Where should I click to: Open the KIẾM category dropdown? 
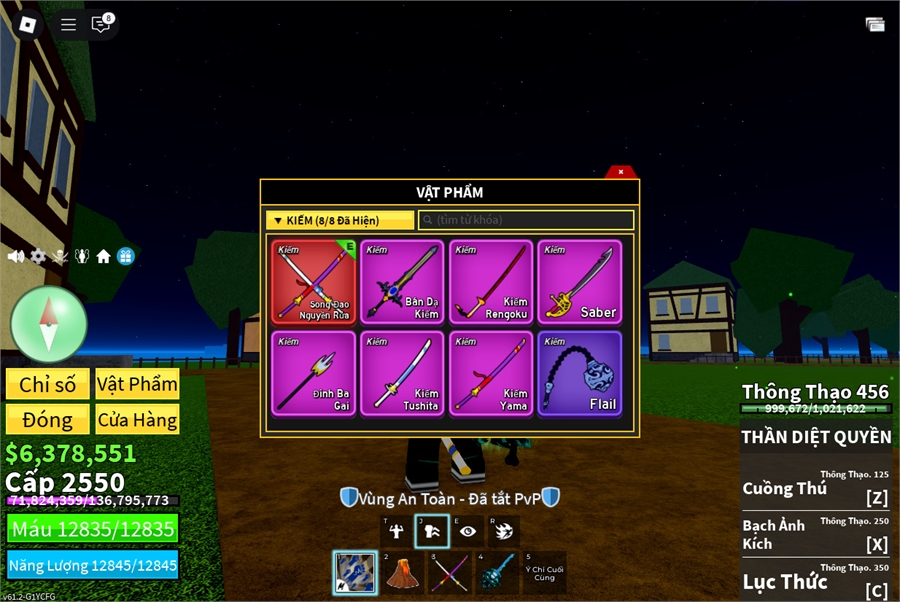click(340, 220)
